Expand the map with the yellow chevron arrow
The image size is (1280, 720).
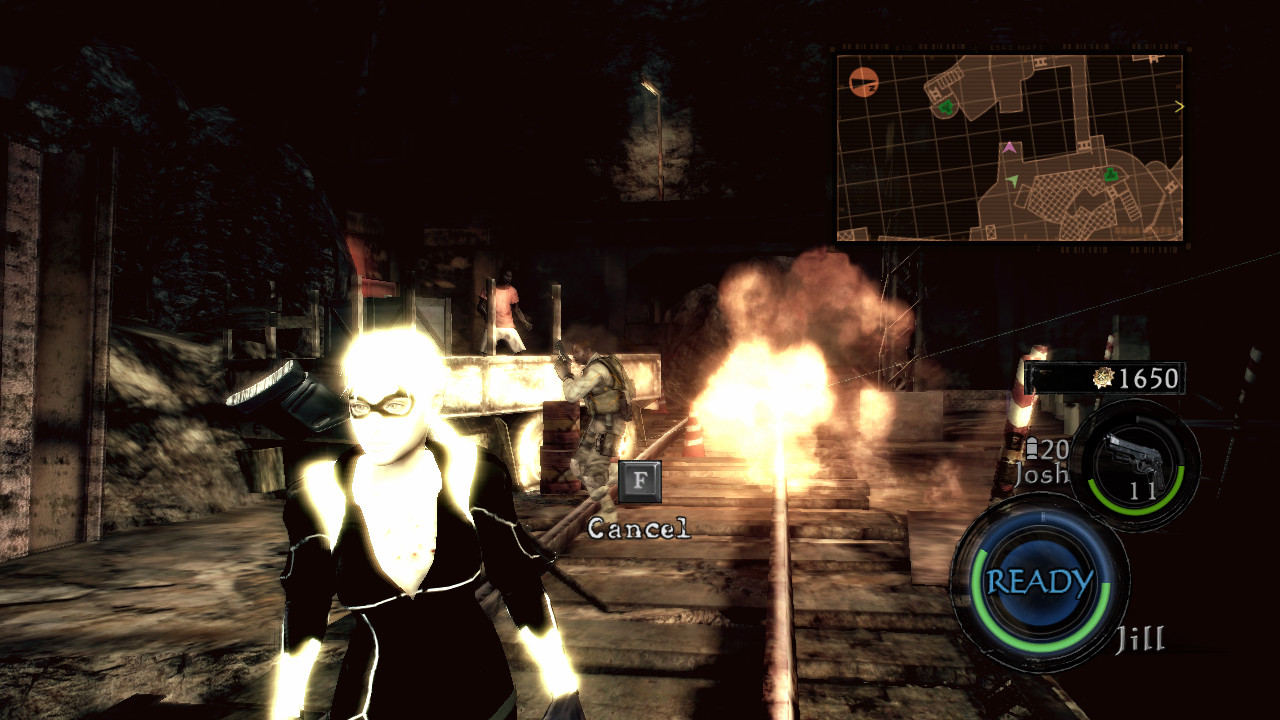[x=1181, y=106]
